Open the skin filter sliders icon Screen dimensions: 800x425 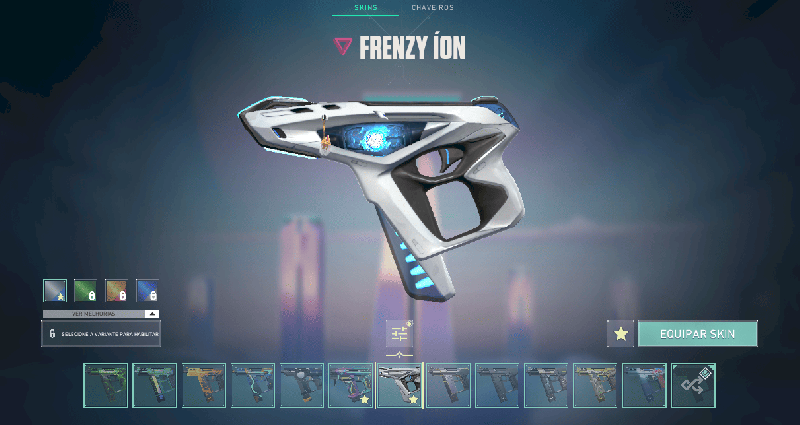[x=400, y=333]
